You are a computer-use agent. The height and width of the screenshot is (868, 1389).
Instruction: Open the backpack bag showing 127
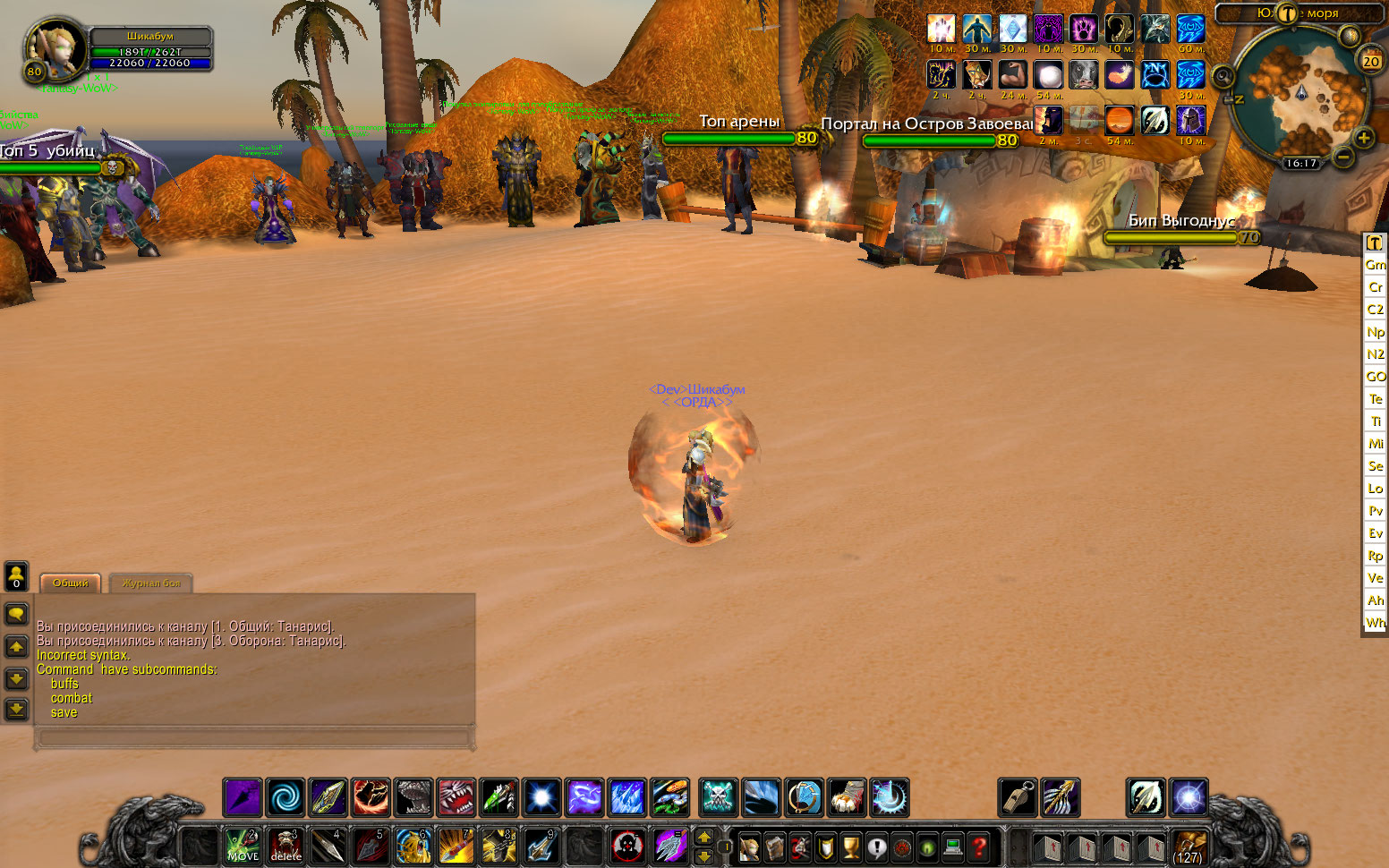click(1189, 846)
